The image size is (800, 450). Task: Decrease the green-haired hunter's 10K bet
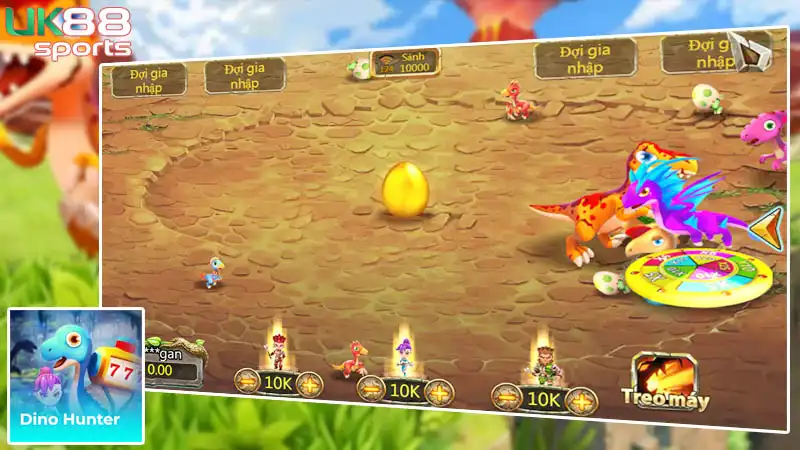[507, 398]
